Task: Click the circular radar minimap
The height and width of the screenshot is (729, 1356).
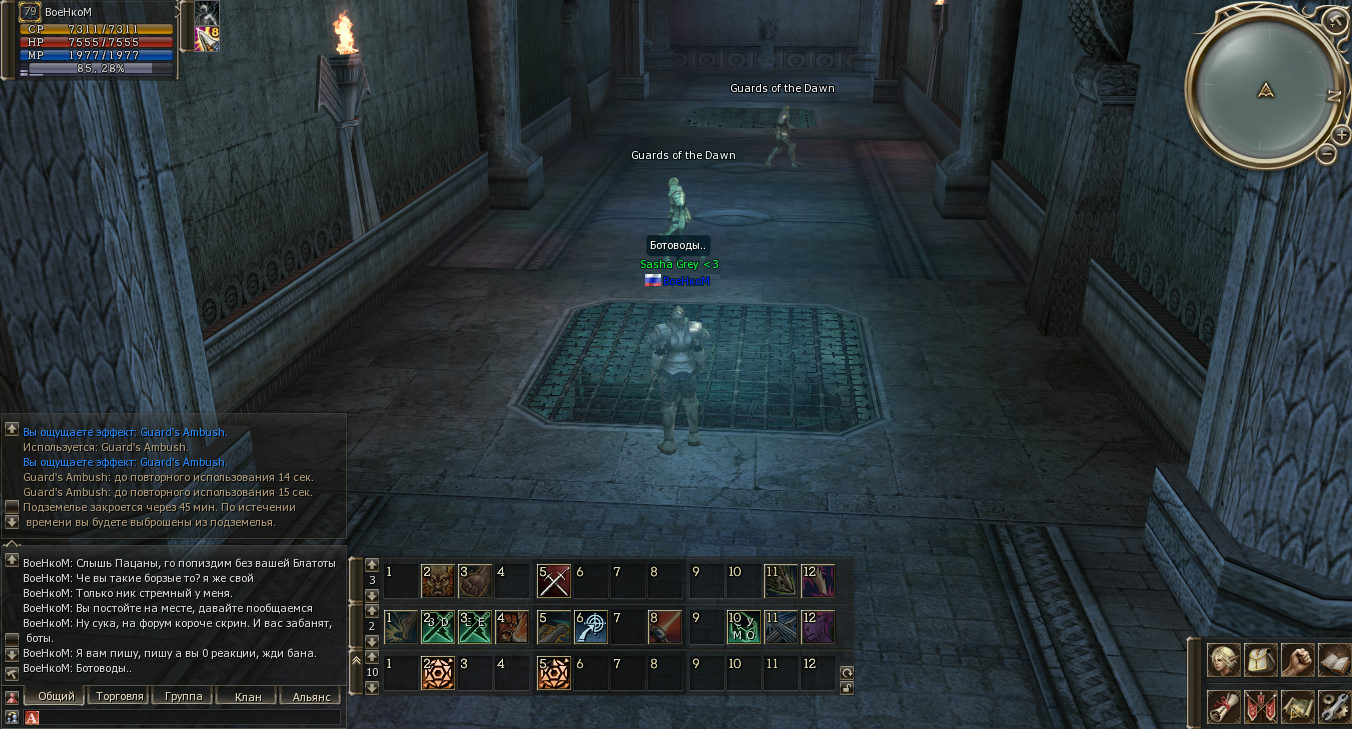Action: tap(1266, 92)
